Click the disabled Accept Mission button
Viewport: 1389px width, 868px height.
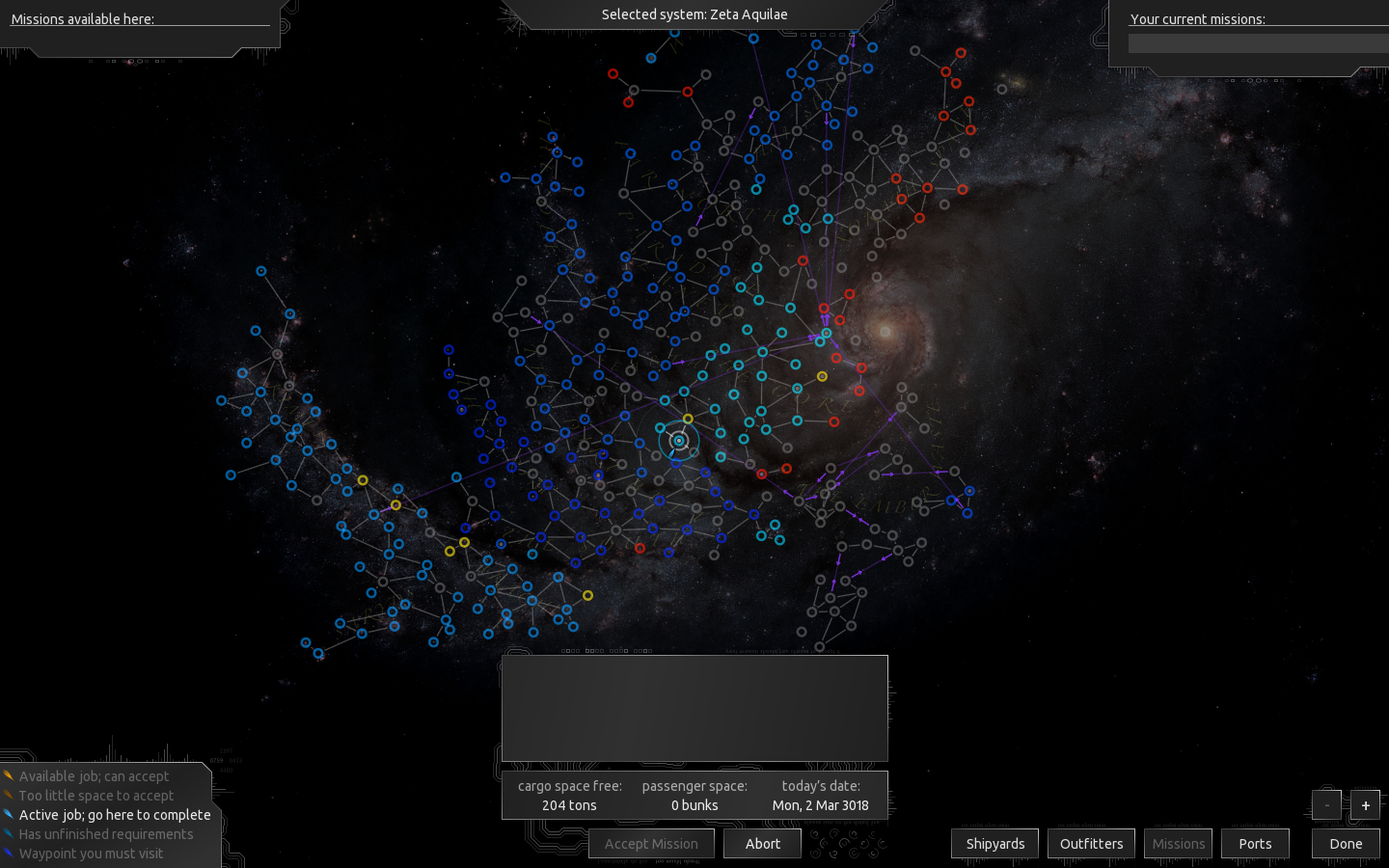click(x=651, y=843)
